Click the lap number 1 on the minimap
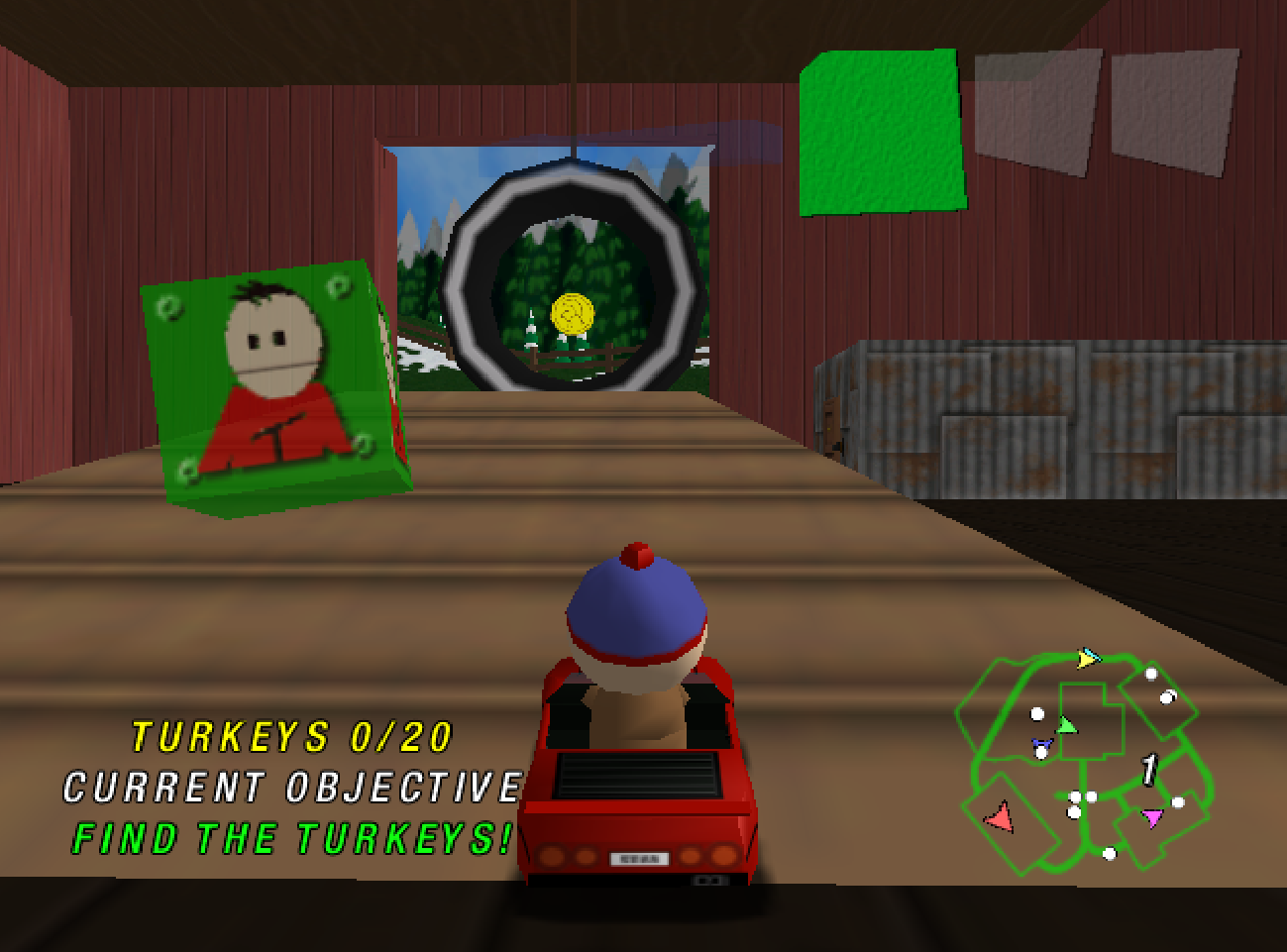1287x952 pixels. (1148, 770)
